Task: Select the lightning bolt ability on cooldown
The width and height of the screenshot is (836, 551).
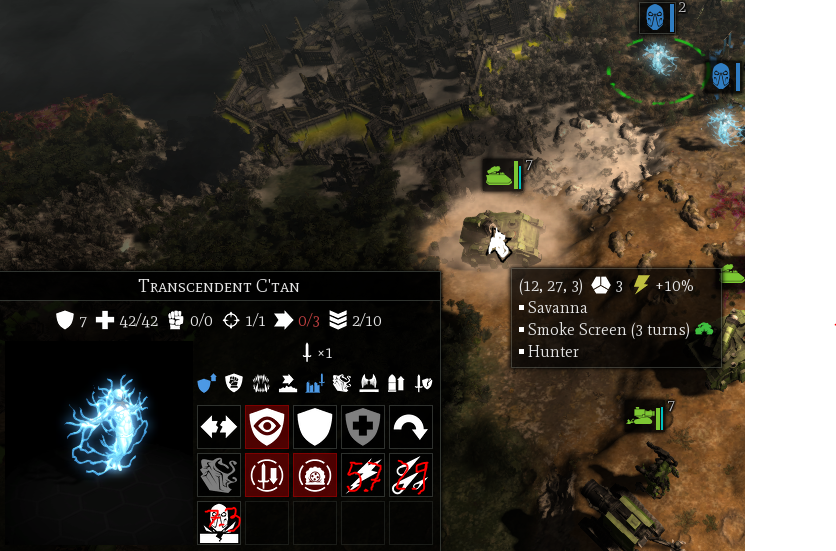Action: [x=362, y=475]
